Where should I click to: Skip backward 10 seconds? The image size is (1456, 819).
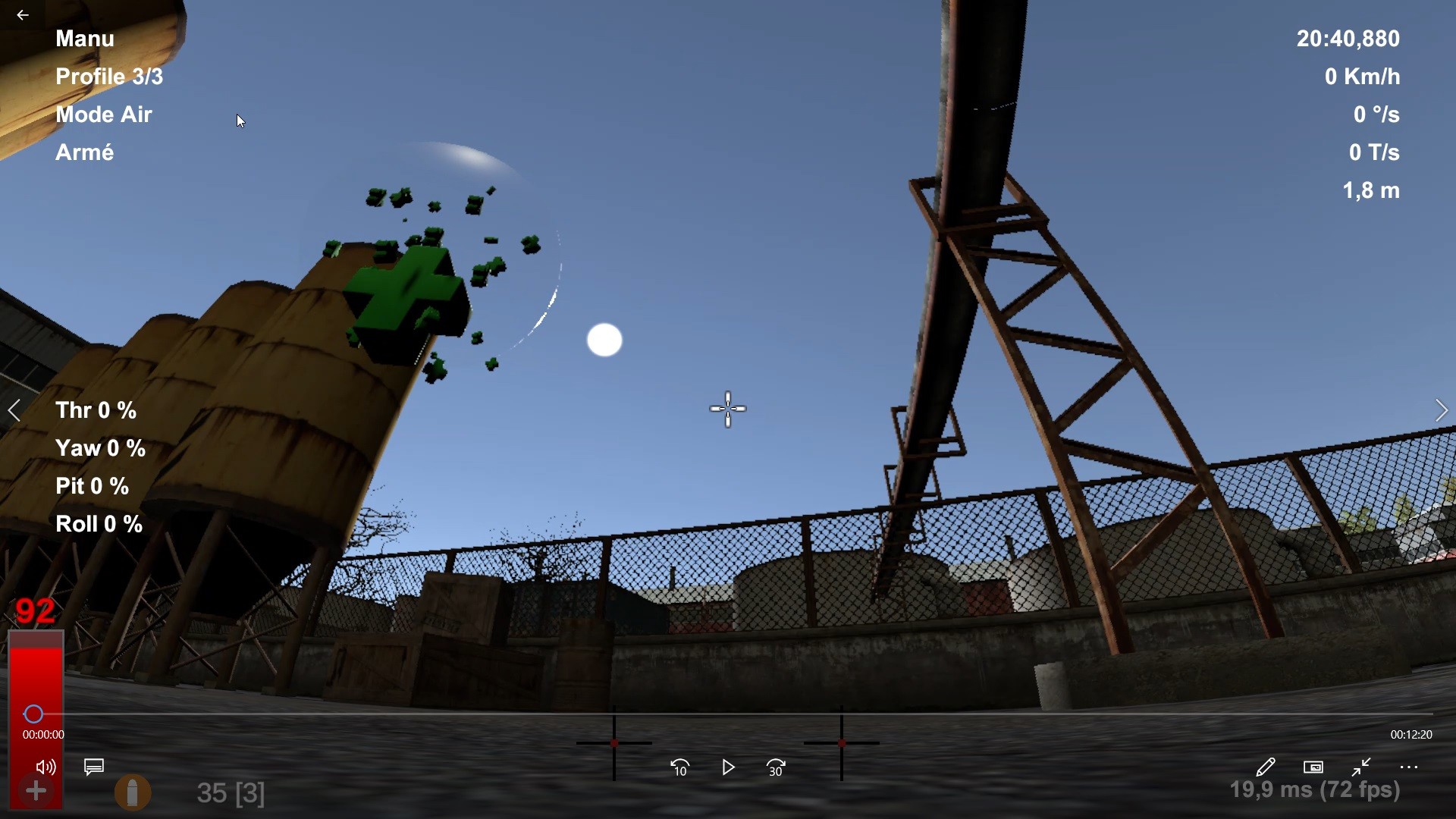pyautogui.click(x=679, y=767)
